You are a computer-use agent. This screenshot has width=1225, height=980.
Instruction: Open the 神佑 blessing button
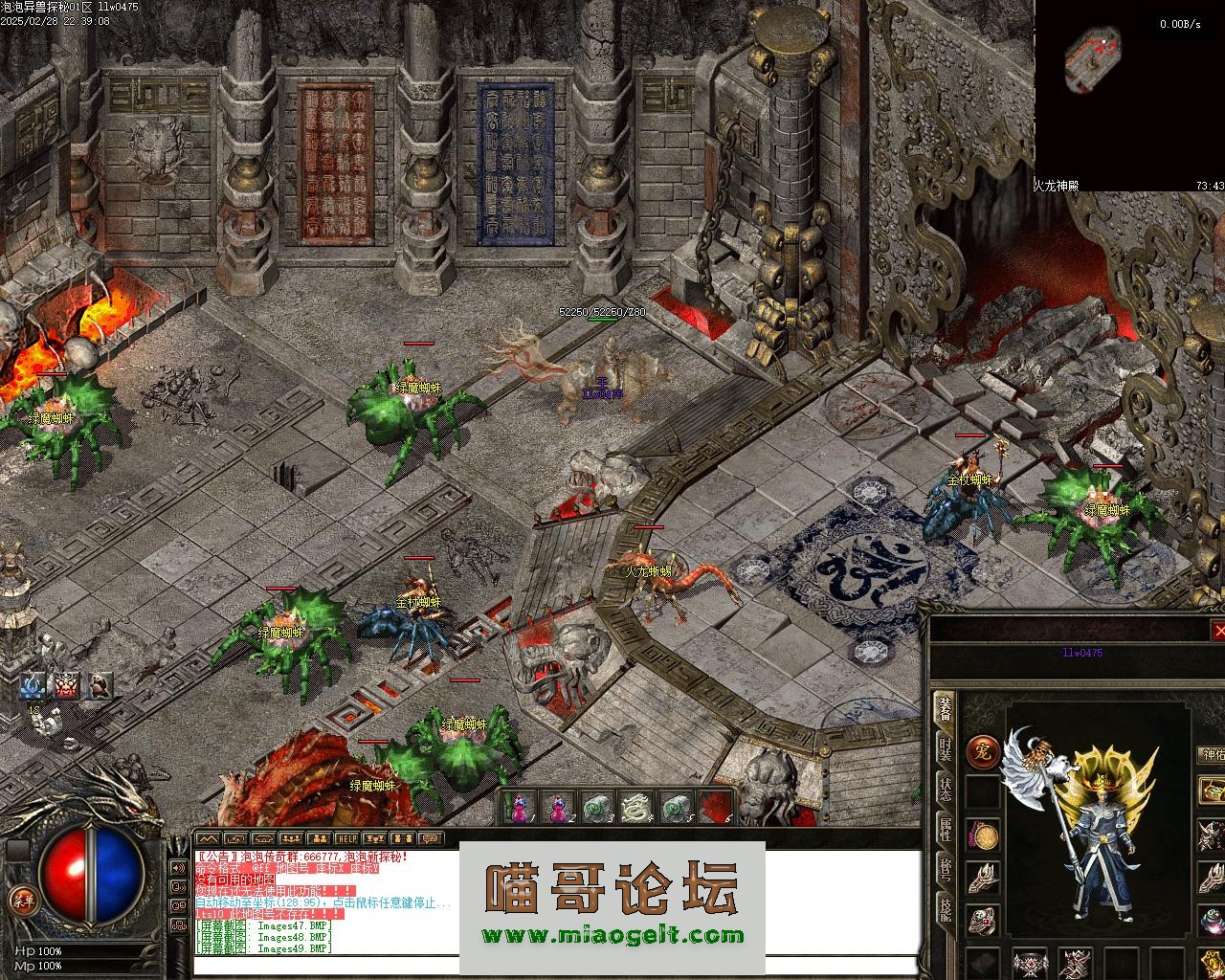pos(1213,756)
